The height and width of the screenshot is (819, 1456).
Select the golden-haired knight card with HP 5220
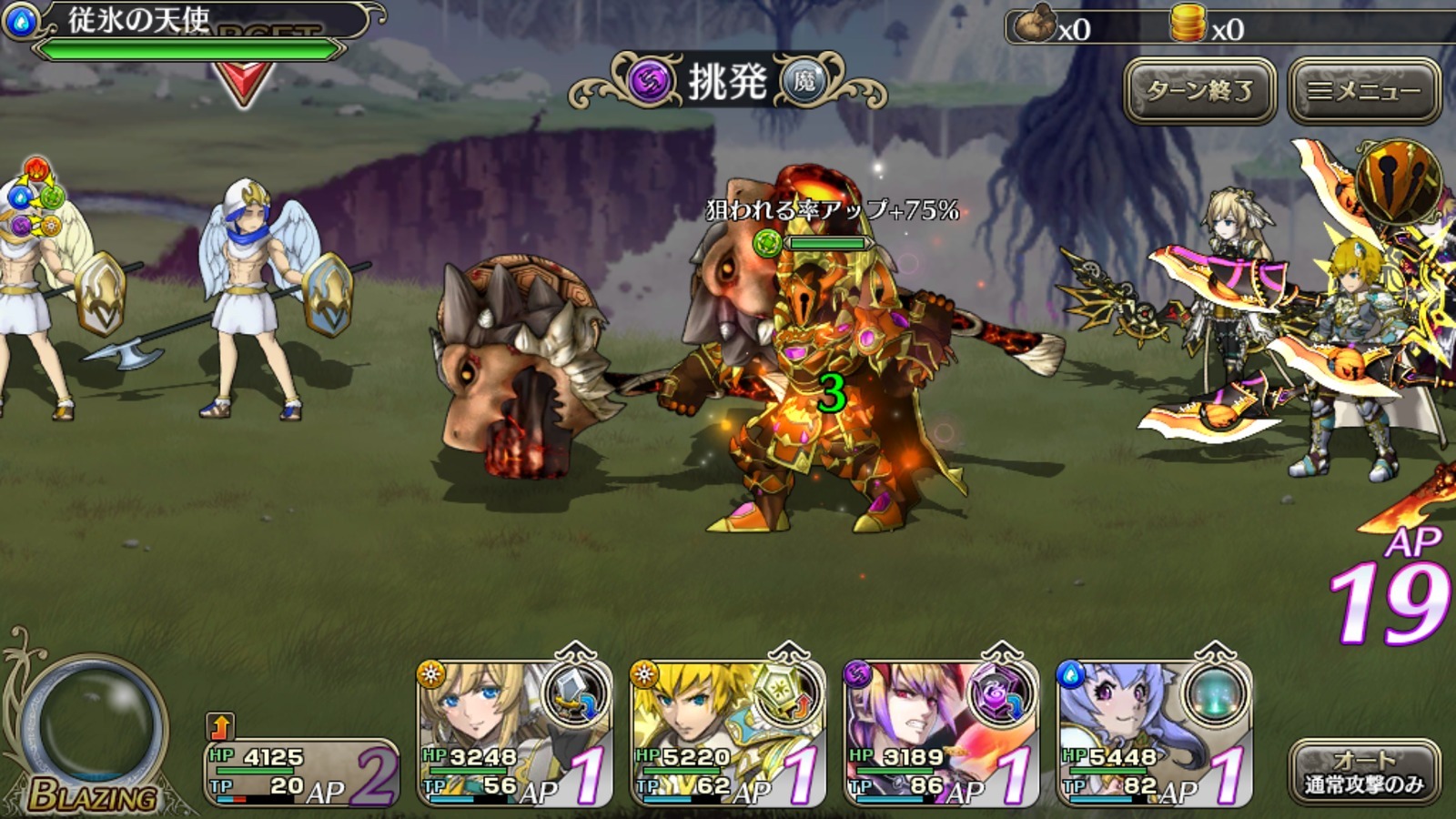[727, 733]
